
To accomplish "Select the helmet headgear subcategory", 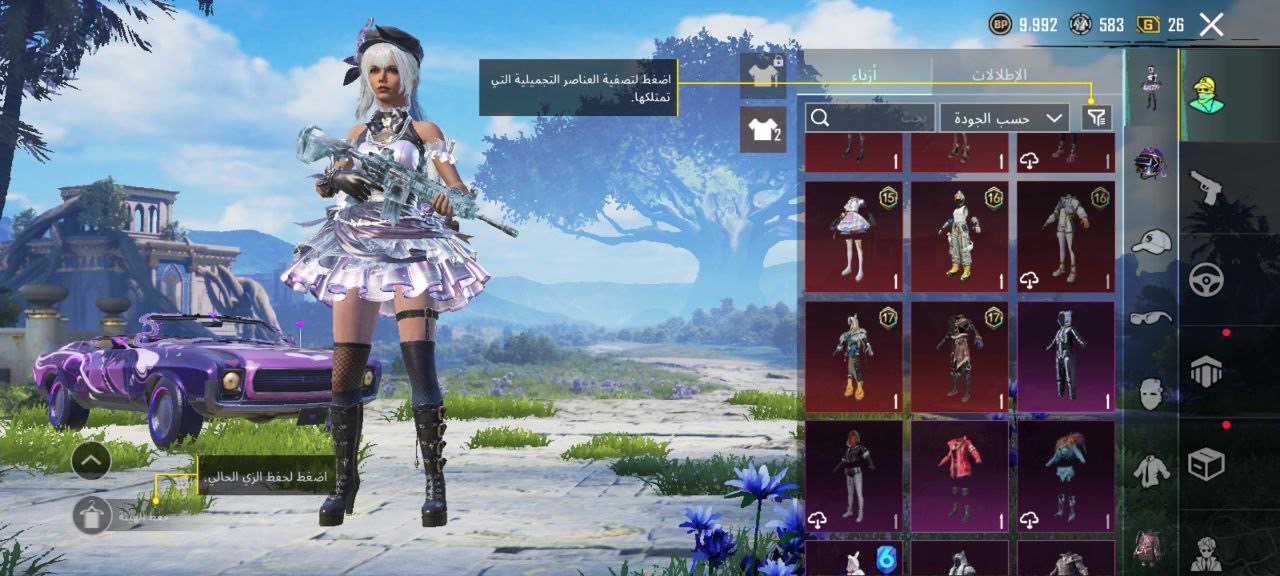I will coord(1151,164).
